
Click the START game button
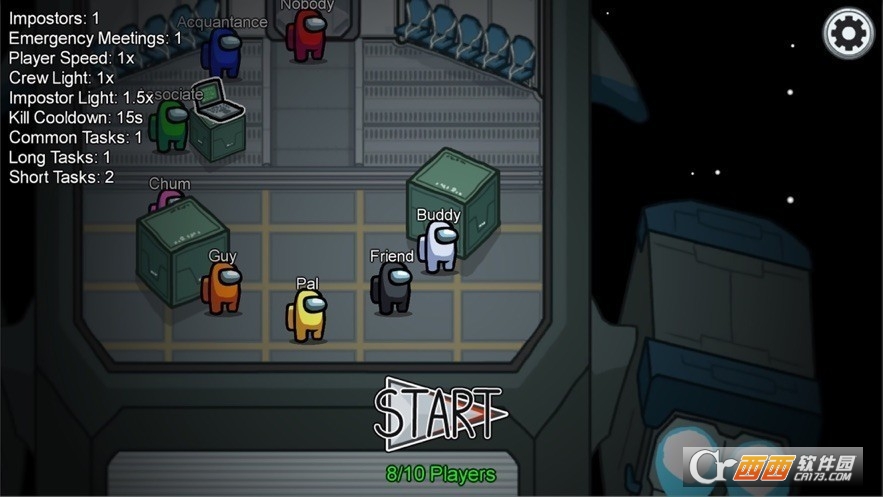[440, 412]
